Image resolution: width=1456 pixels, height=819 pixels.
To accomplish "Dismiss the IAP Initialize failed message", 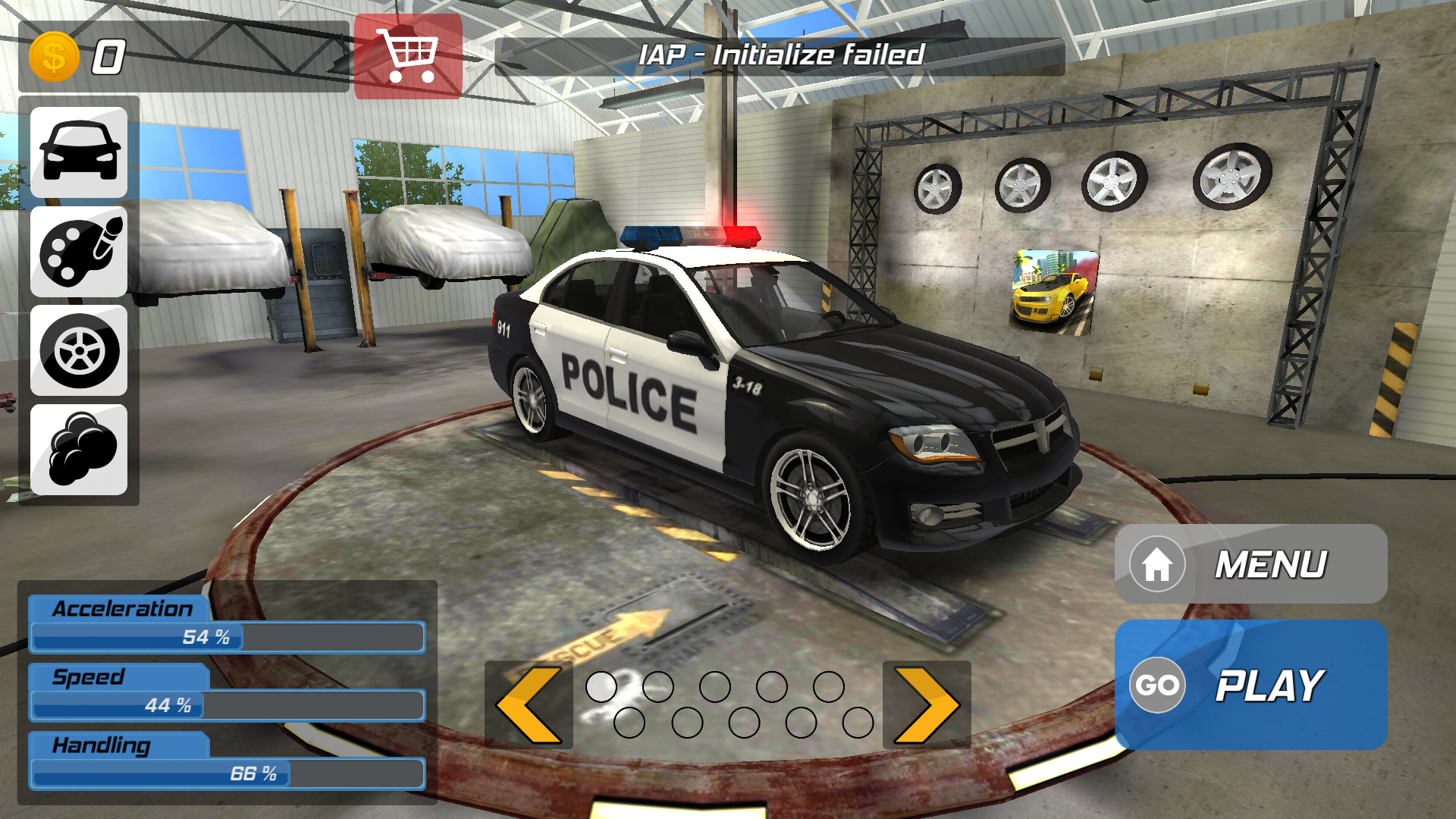I will (x=783, y=53).
